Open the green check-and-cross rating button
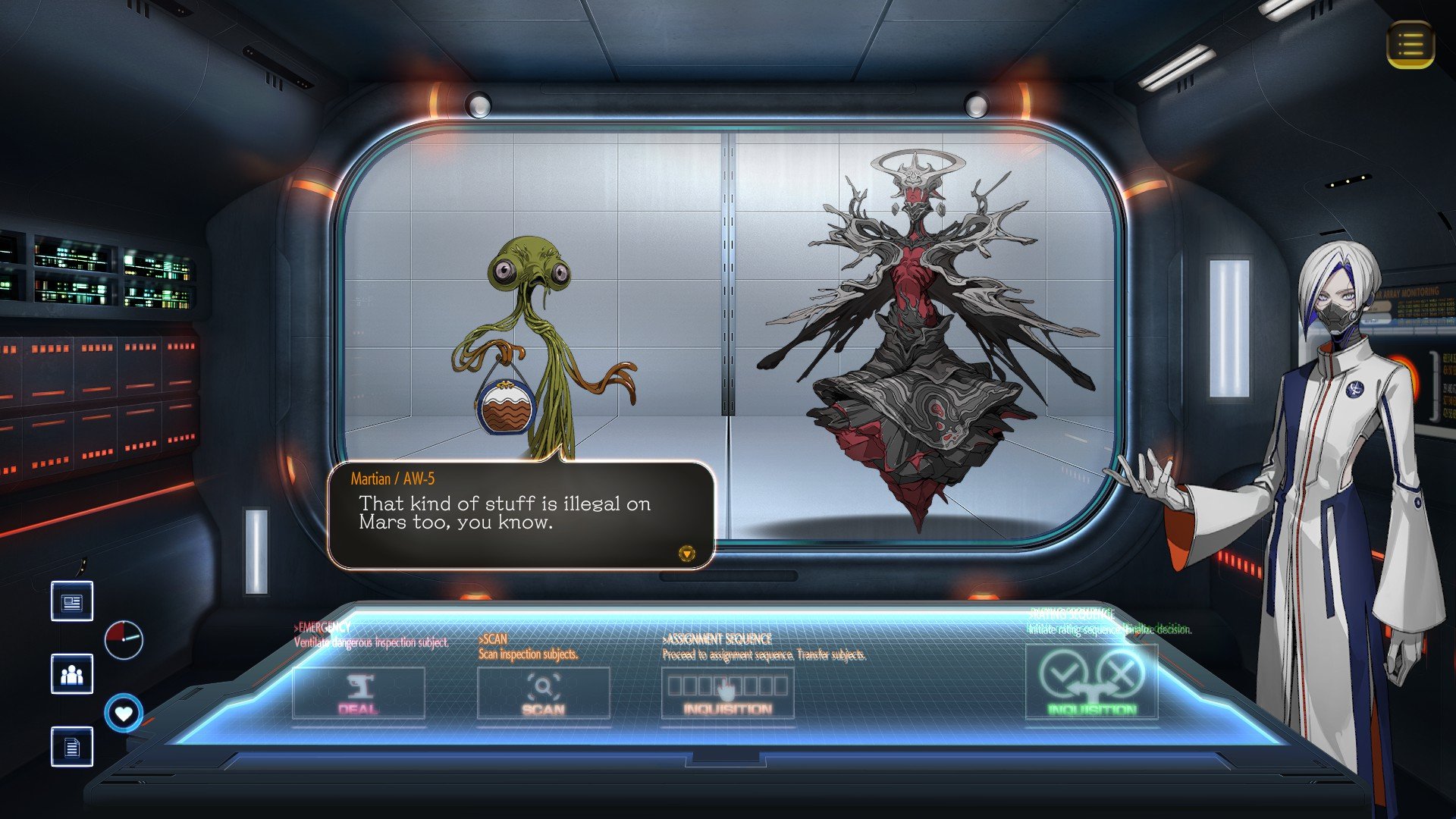1456x819 pixels. tap(1091, 681)
